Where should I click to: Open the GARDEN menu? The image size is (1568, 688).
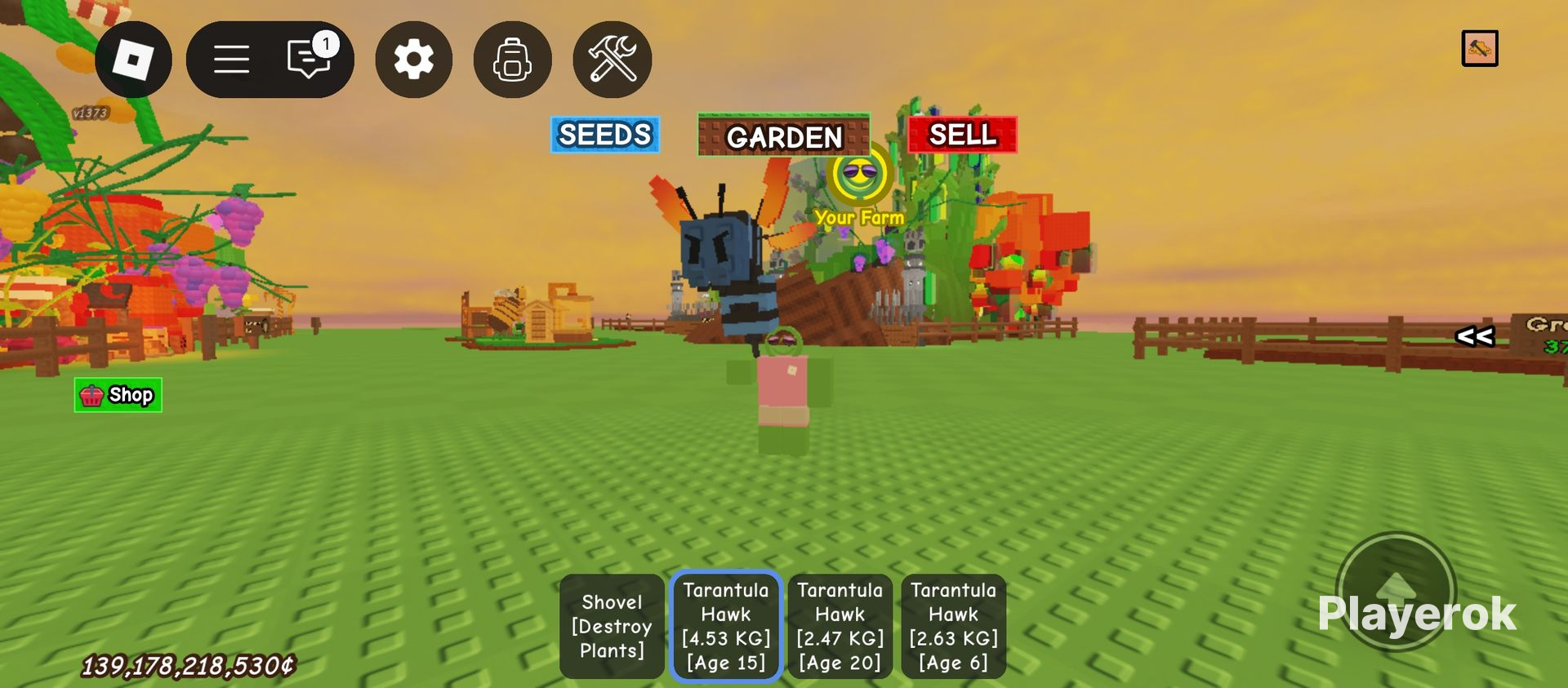pos(783,136)
